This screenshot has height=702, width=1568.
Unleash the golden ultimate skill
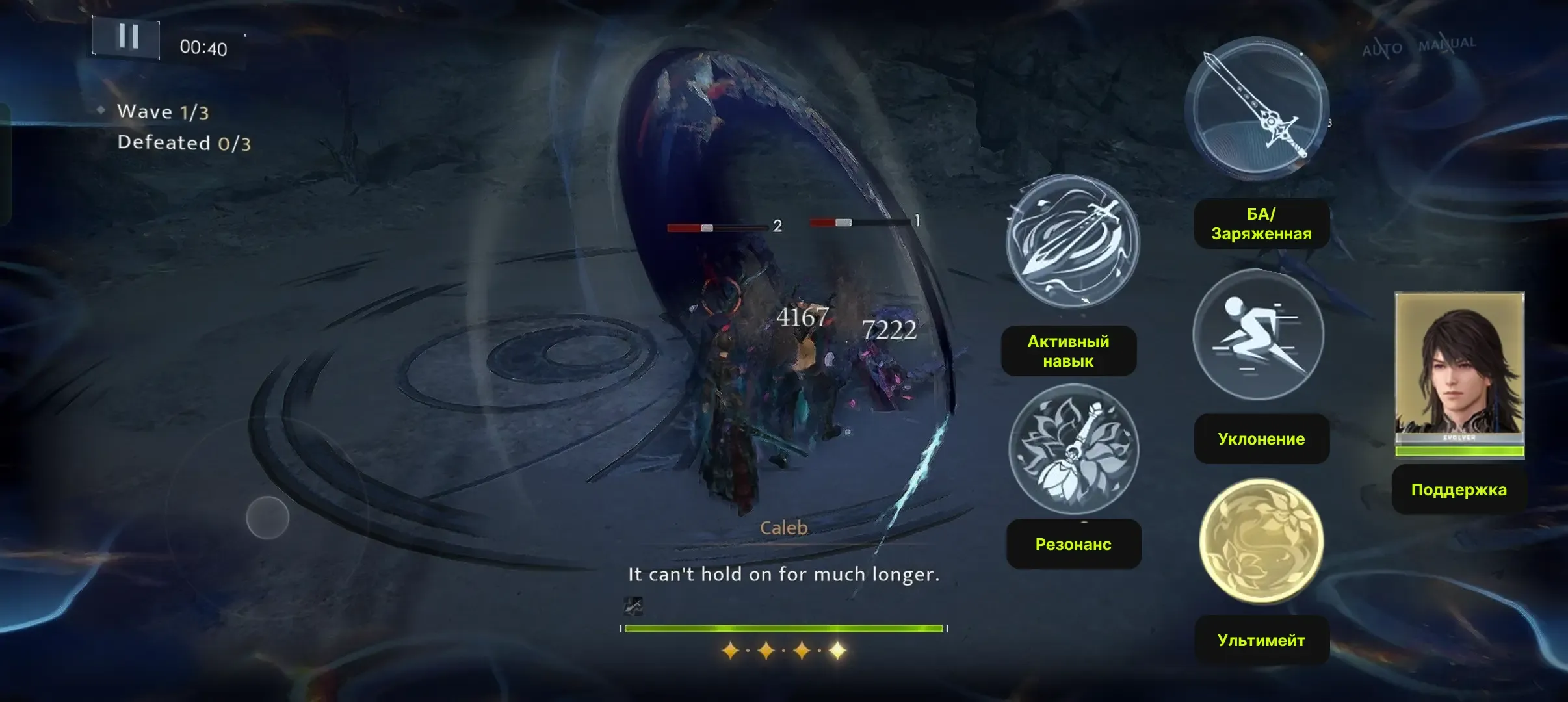1261,541
